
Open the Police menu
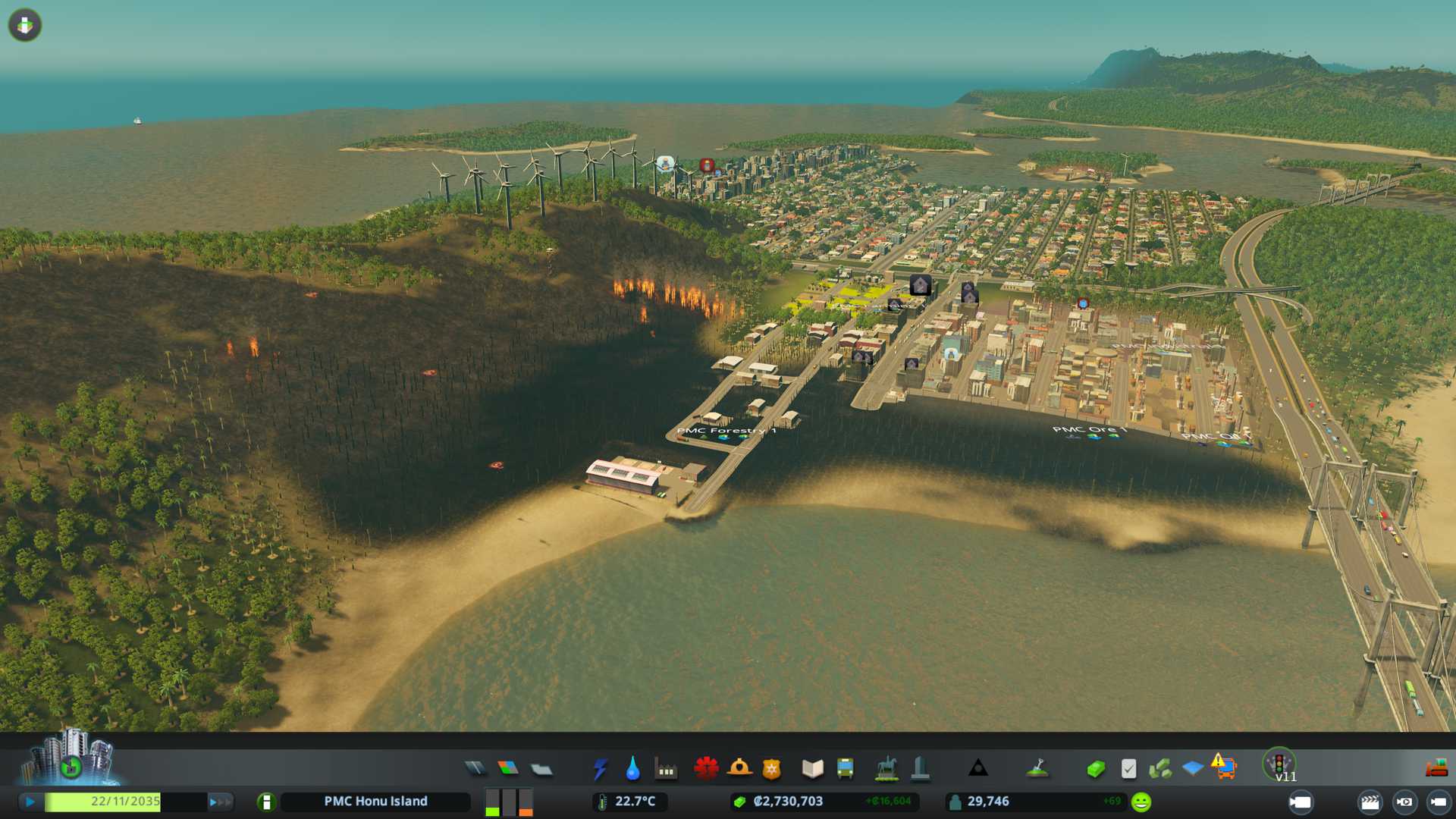point(772,770)
